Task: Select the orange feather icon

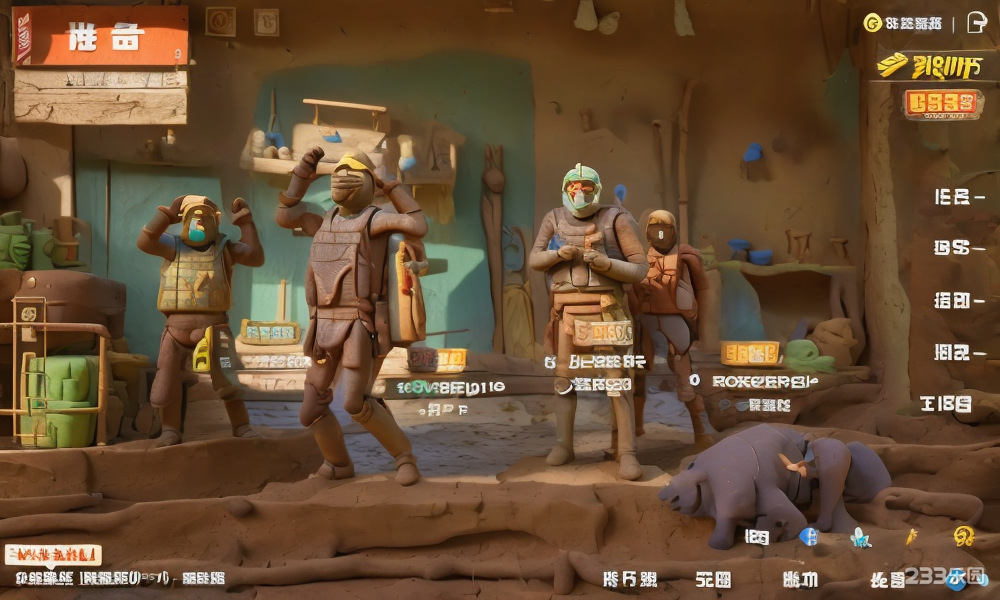Action: pos(911,537)
